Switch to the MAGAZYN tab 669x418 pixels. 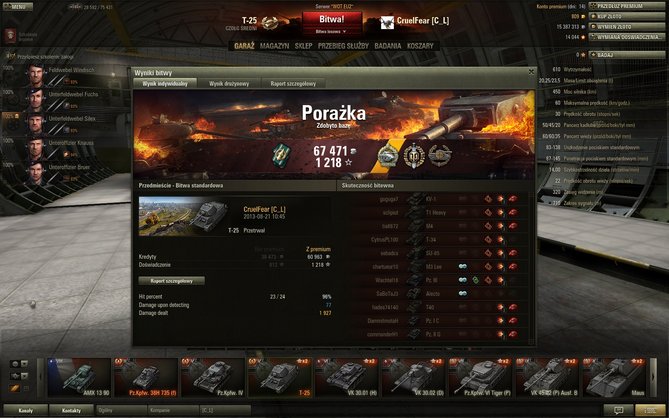(x=274, y=46)
